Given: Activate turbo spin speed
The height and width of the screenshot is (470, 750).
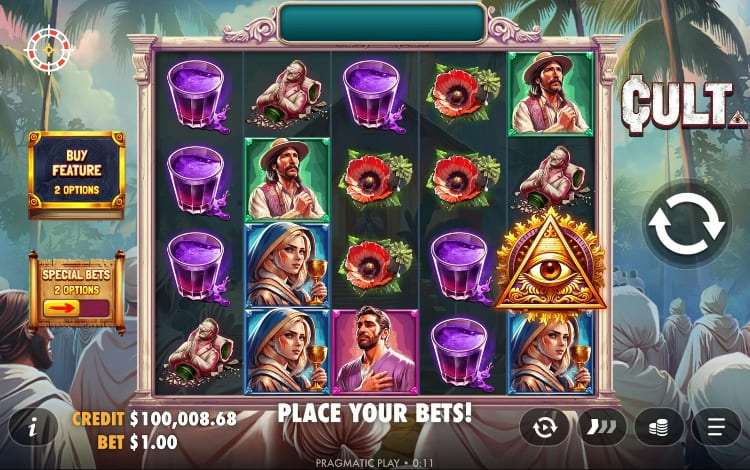Looking at the screenshot, I should (601, 428).
